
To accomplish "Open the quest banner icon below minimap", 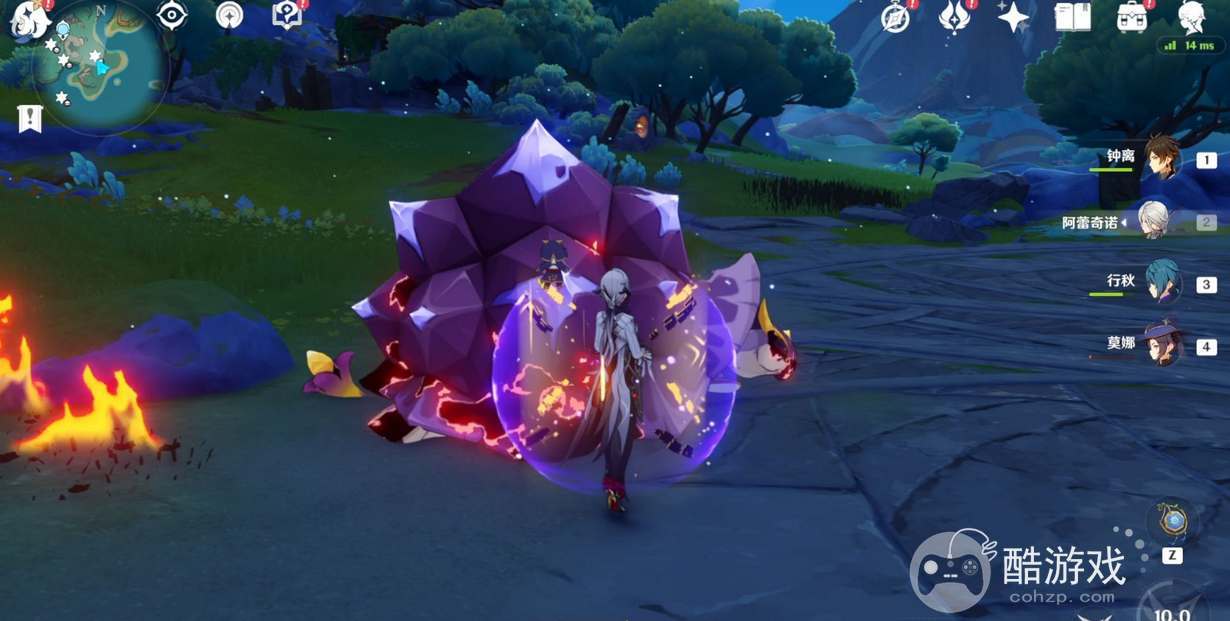I will pos(30,118).
